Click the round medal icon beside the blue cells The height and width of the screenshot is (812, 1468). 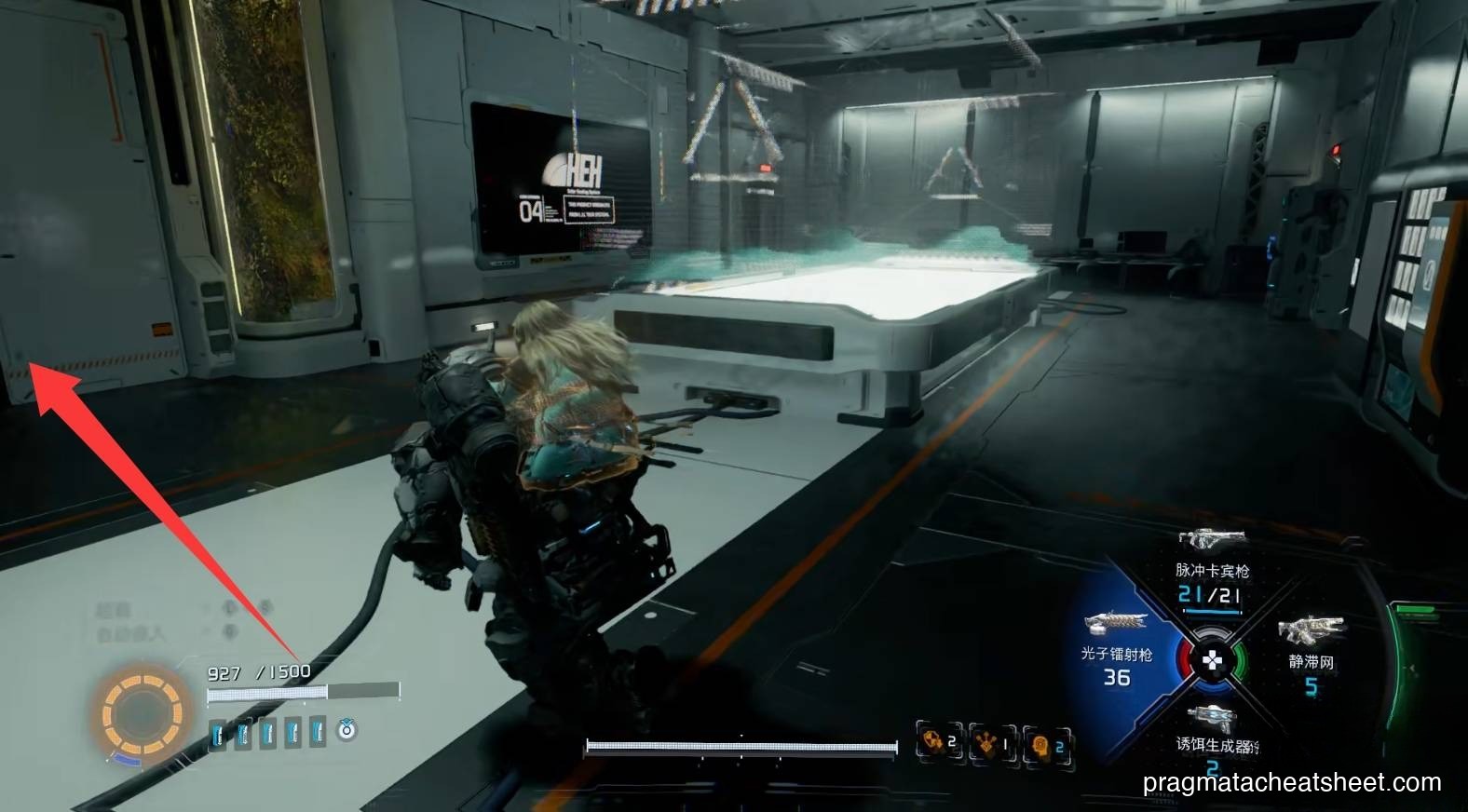point(347,730)
